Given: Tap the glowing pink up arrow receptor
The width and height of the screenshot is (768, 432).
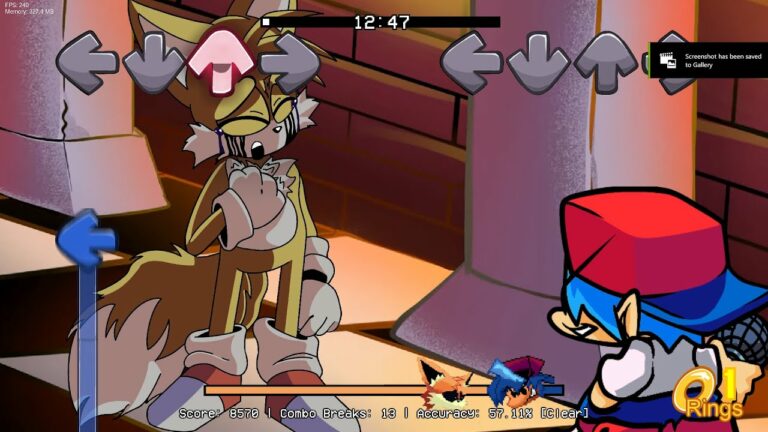Looking at the screenshot, I should [220, 61].
